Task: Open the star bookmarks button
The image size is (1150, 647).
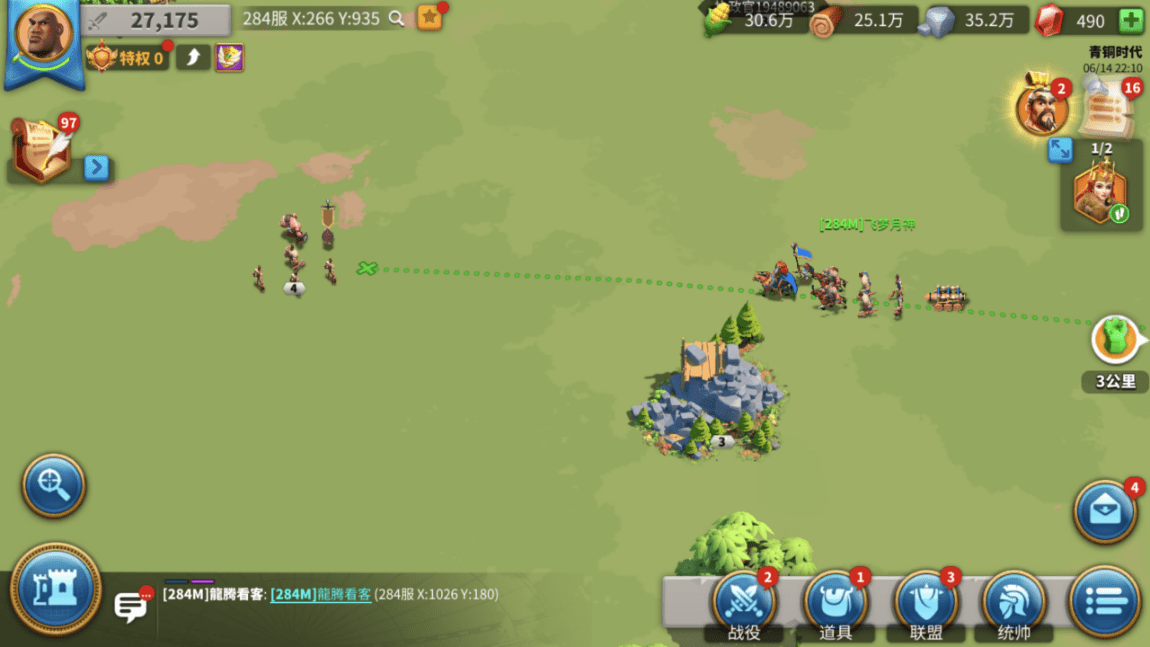Action: (x=429, y=18)
